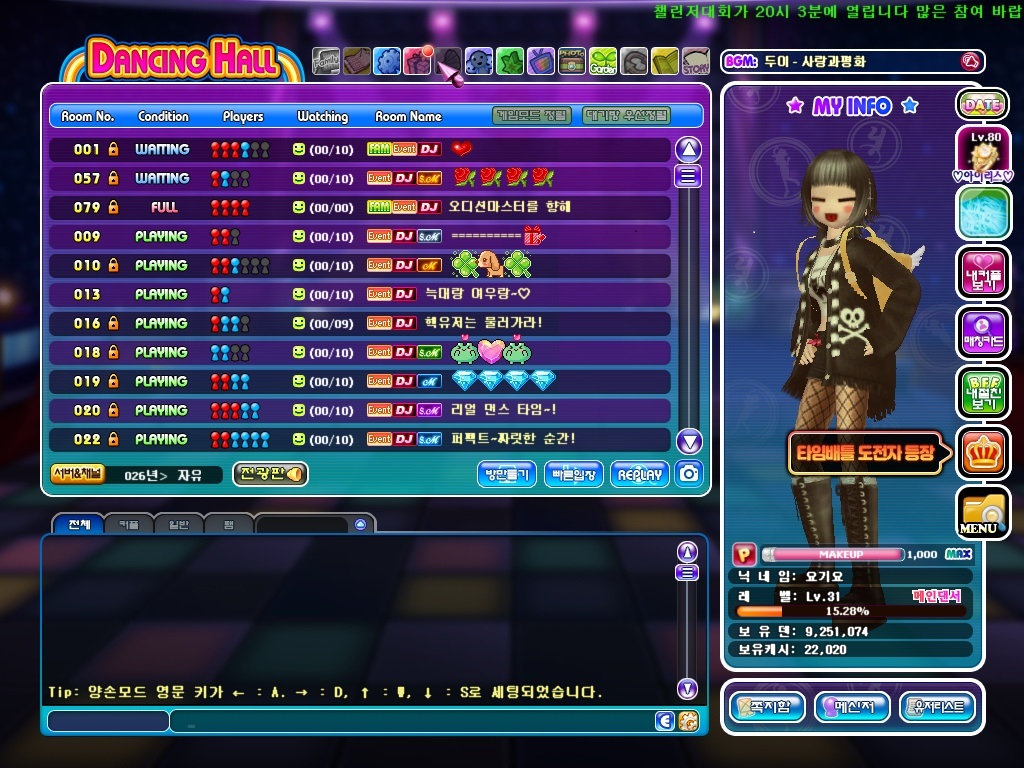The image size is (1024, 768).
Task: Select the 빠른입장 quick enter button
Action: click(x=574, y=475)
